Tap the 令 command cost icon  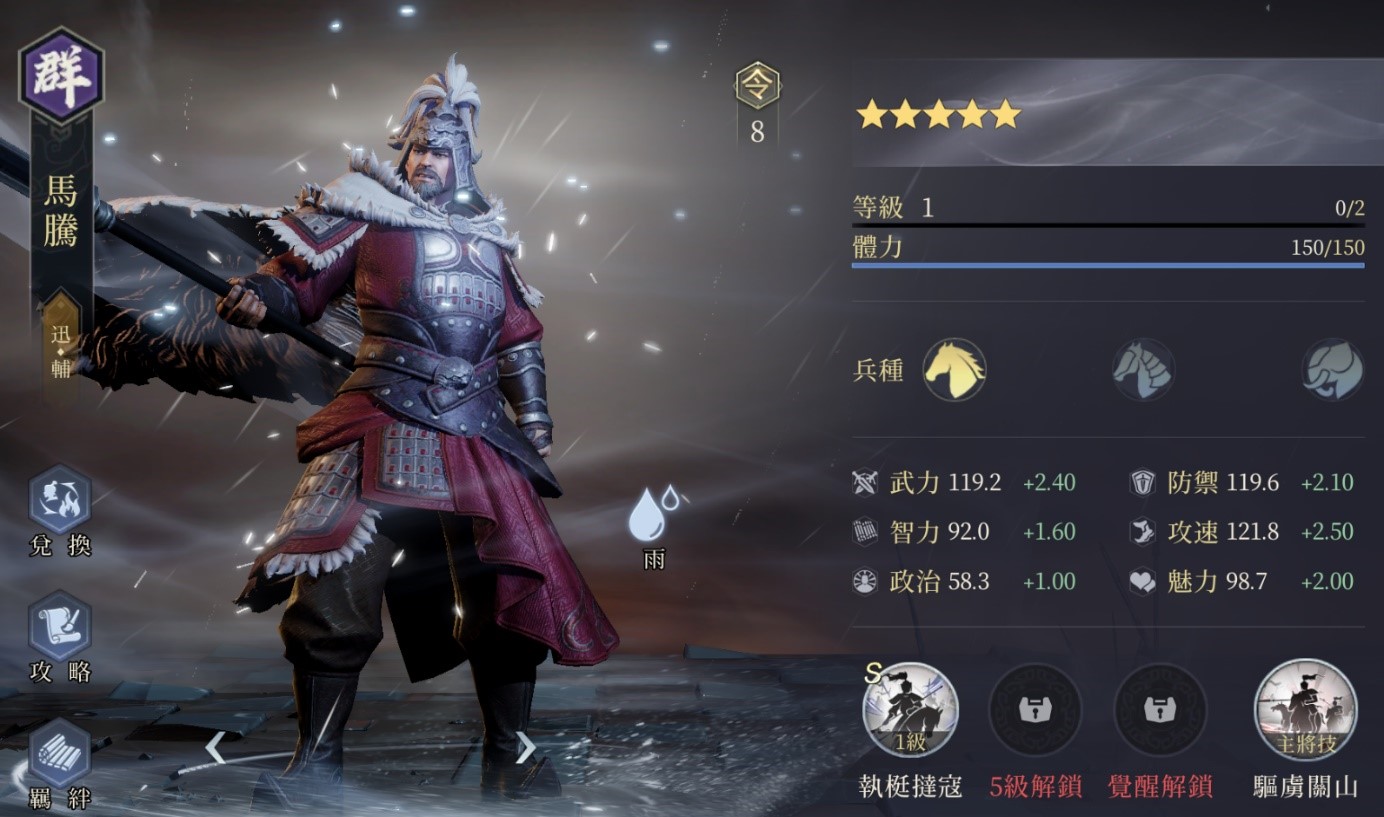pyautogui.click(x=757, y=87)
